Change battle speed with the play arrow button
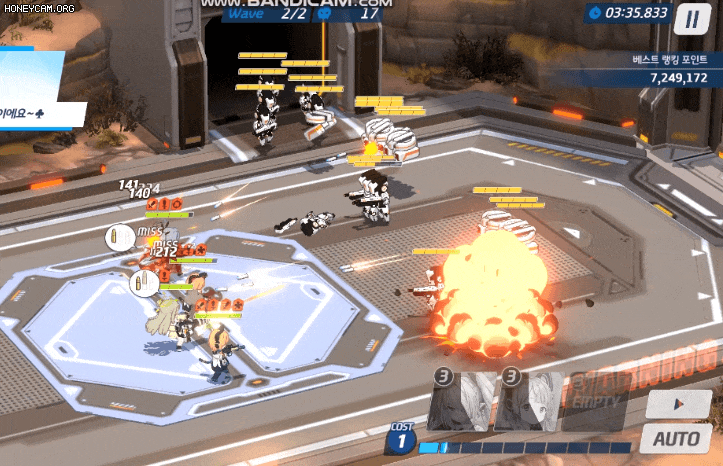The height and width of the screenshot is (466, 723). [x=677, y=403]
